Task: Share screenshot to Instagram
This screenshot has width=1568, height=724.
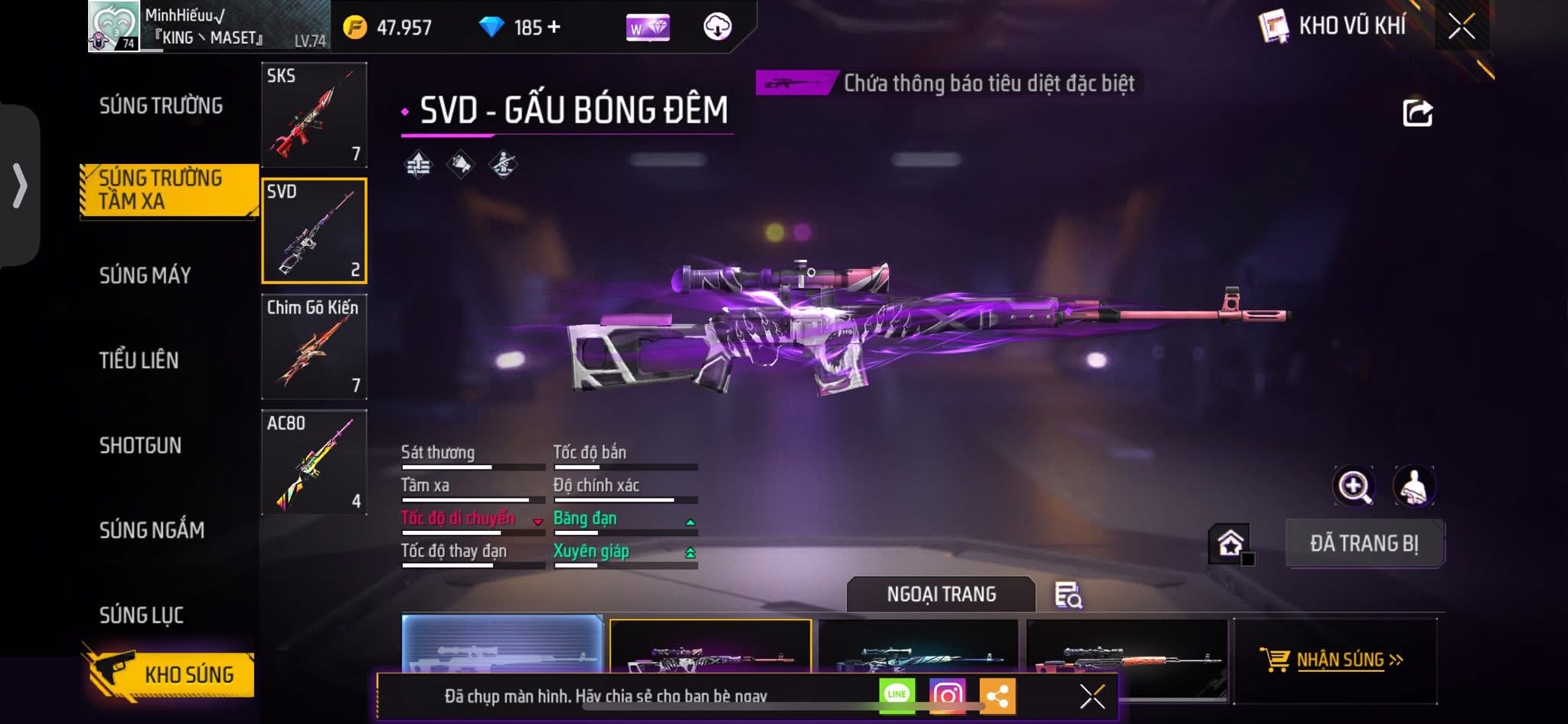Action: click(947, 696)
